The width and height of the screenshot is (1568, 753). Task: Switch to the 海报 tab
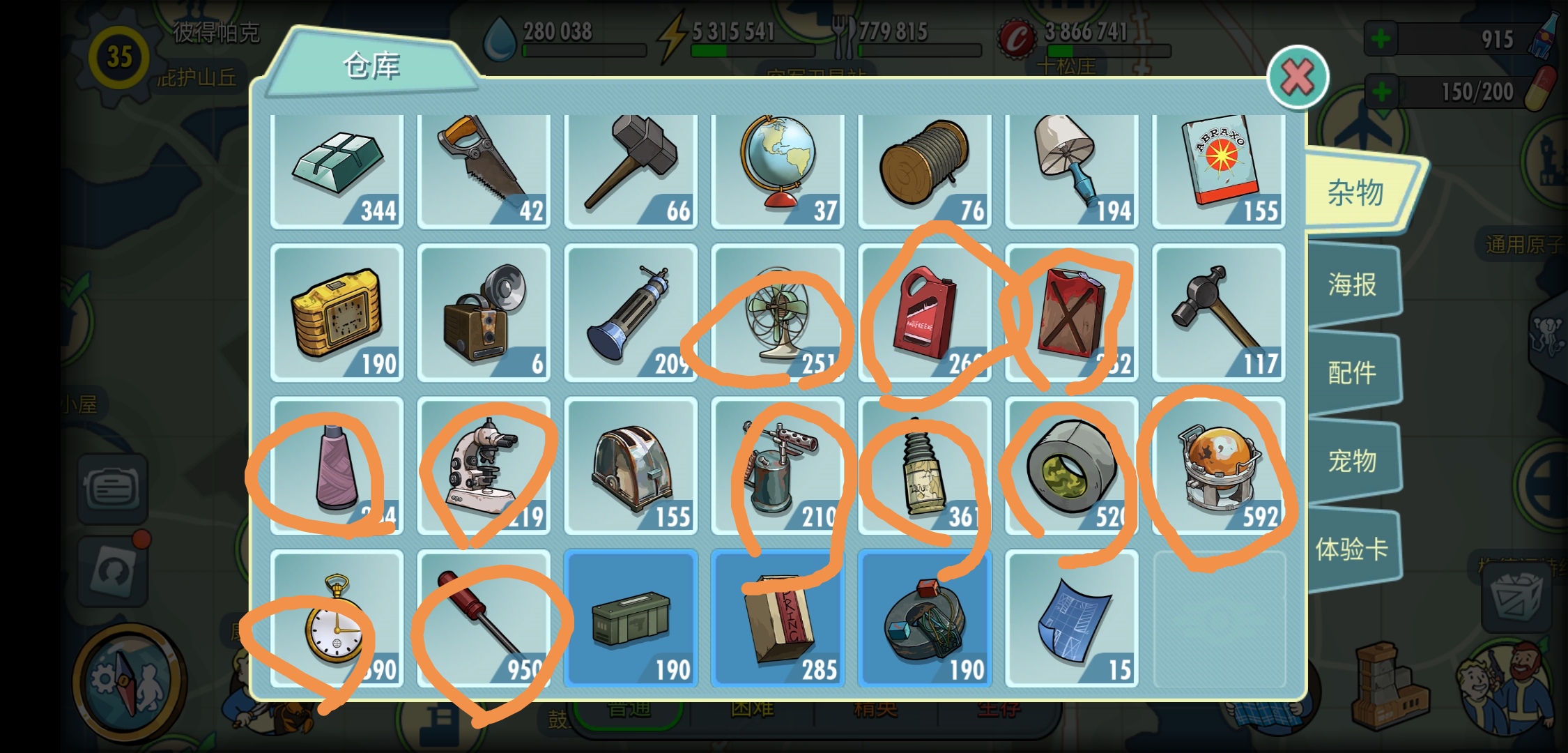1352,284
